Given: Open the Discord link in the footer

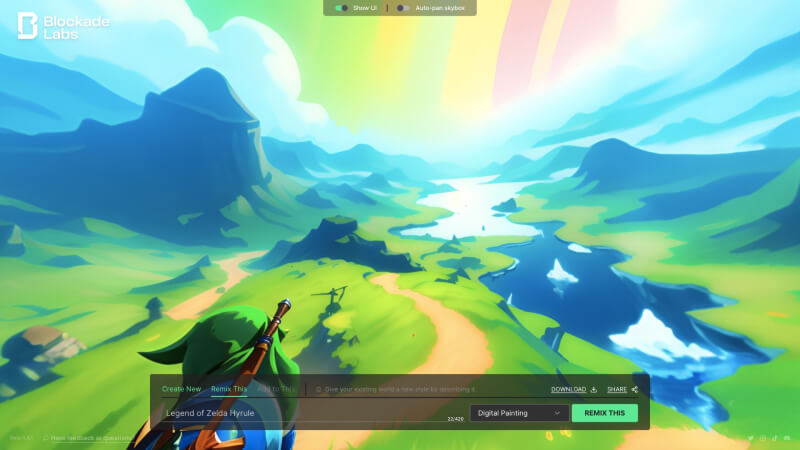Looking at the screenshot, I should (785, 438).
